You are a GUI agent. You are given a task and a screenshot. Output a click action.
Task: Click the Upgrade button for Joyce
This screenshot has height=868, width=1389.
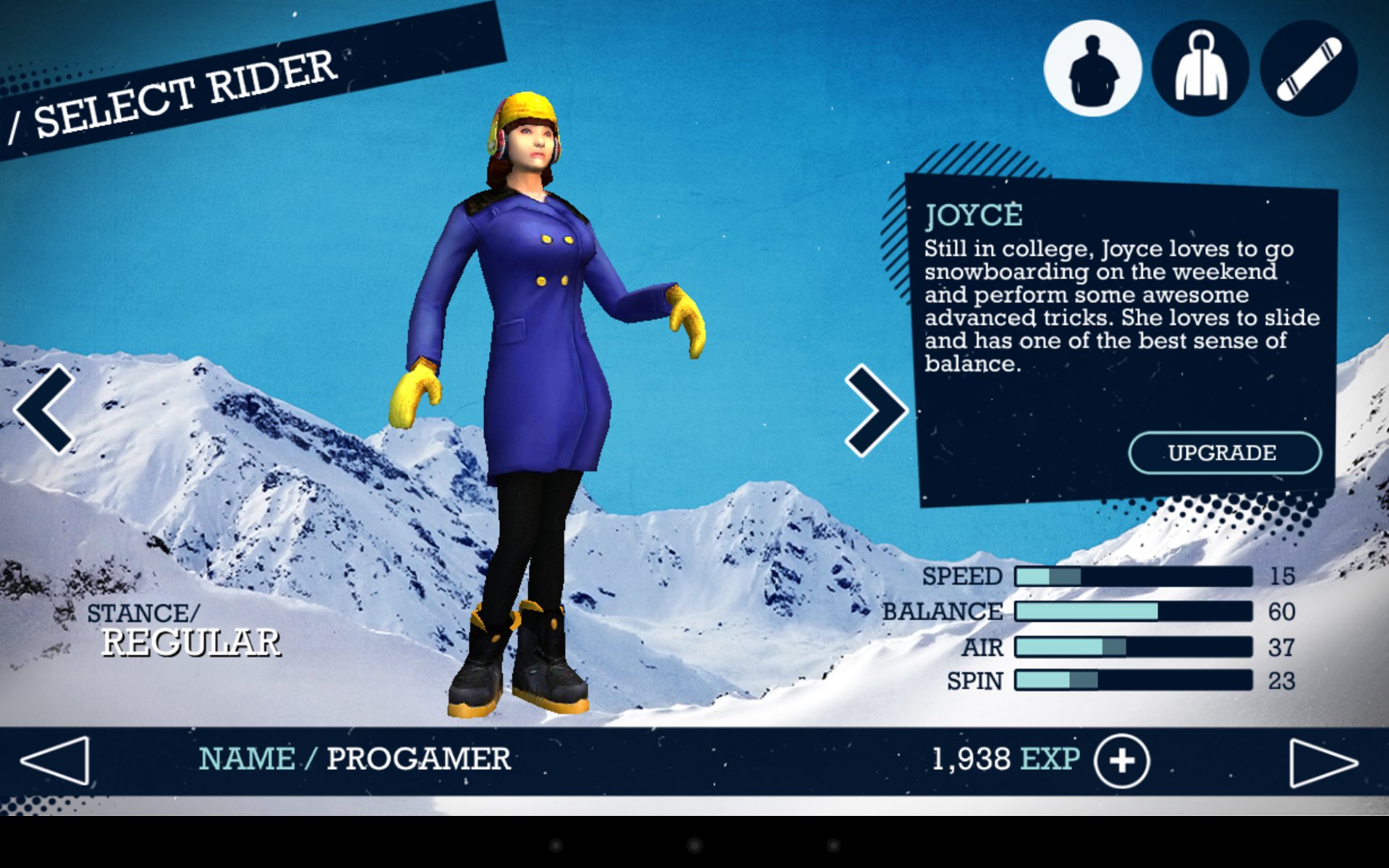(1224, 453)
